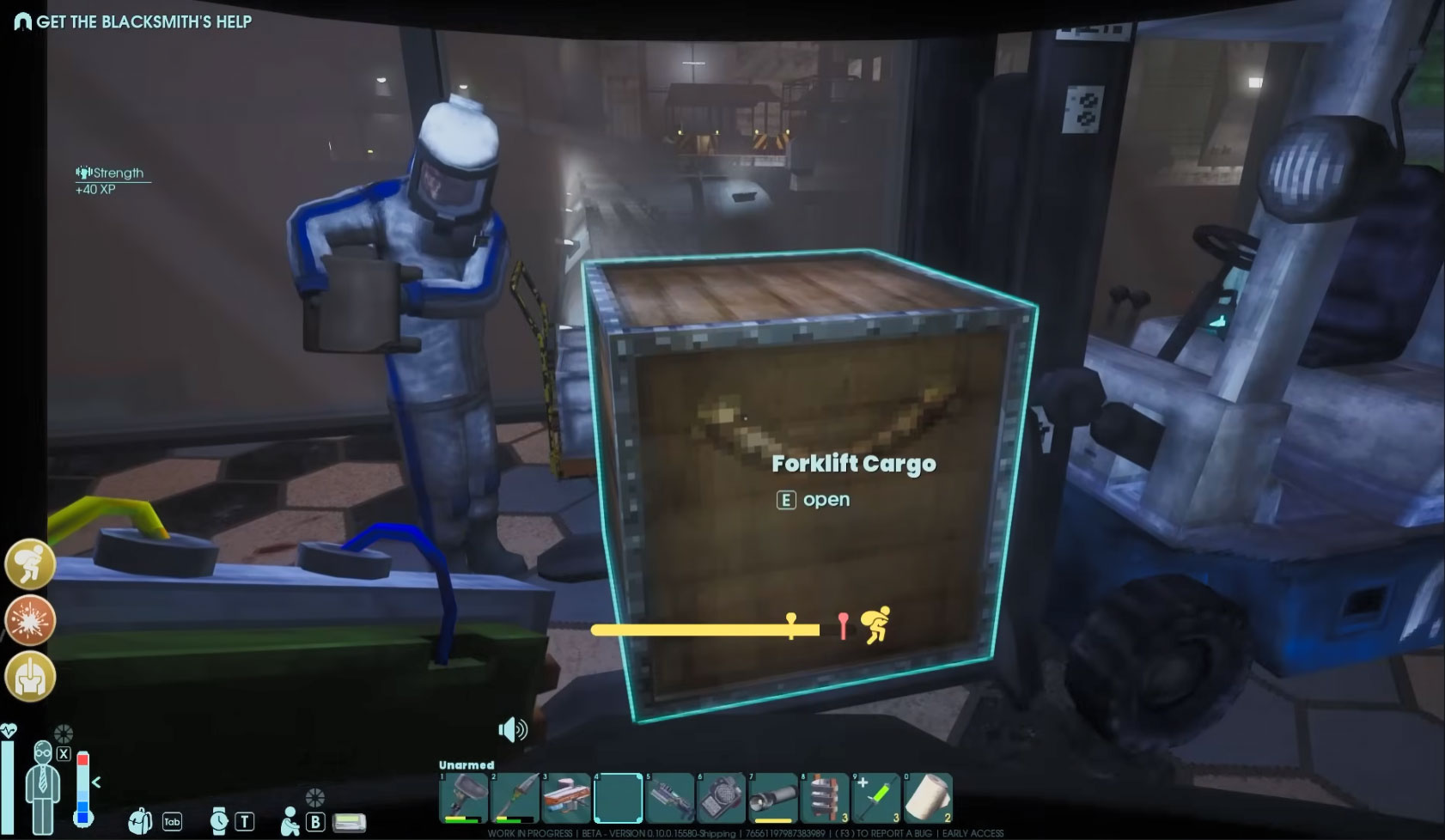Click the encumbered carrying status icon
The image size is (1445, 840).
30,563
